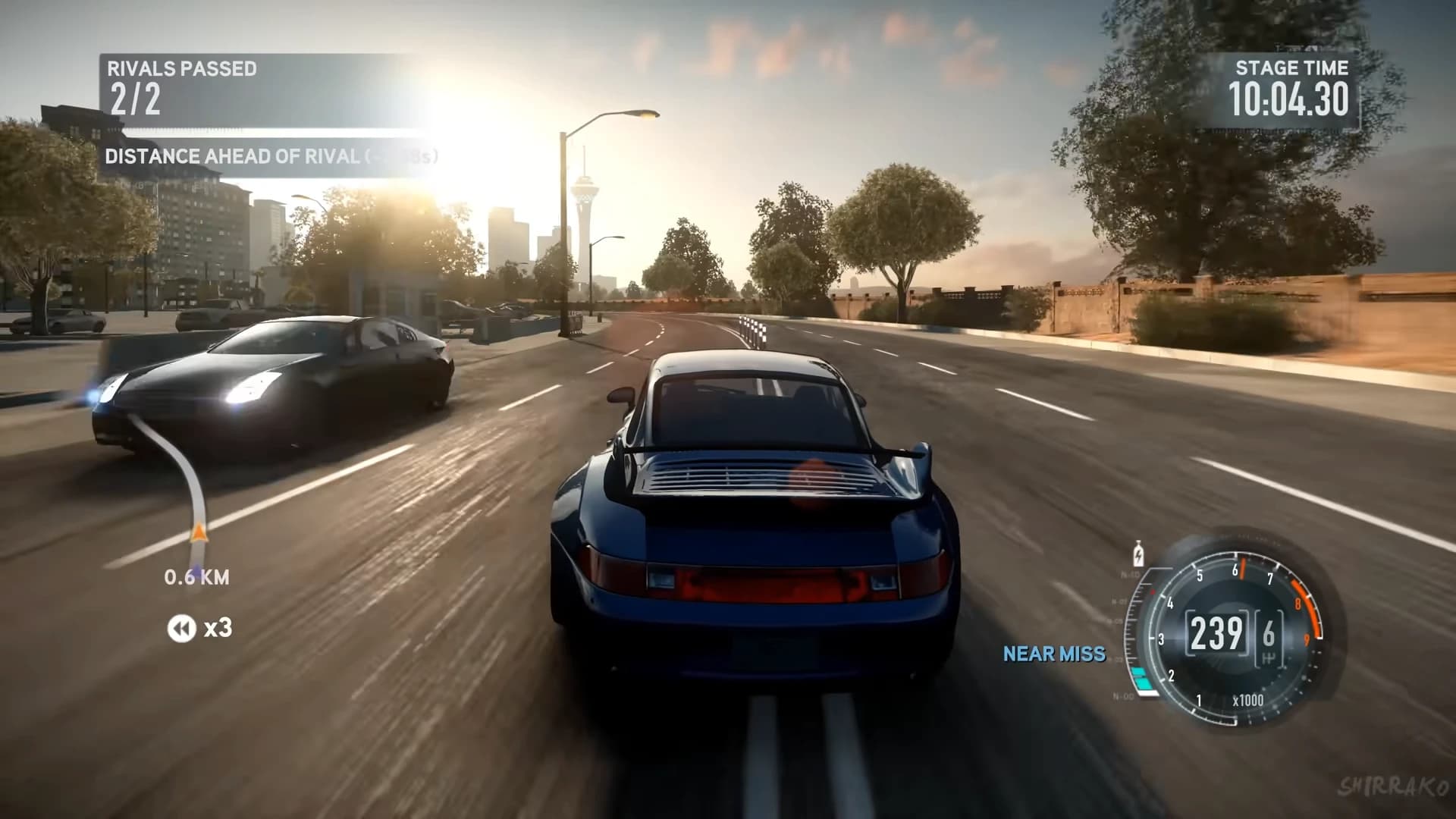
Task: Click the x1000 label on the tachometer
Action: (x=1248, y=700)
